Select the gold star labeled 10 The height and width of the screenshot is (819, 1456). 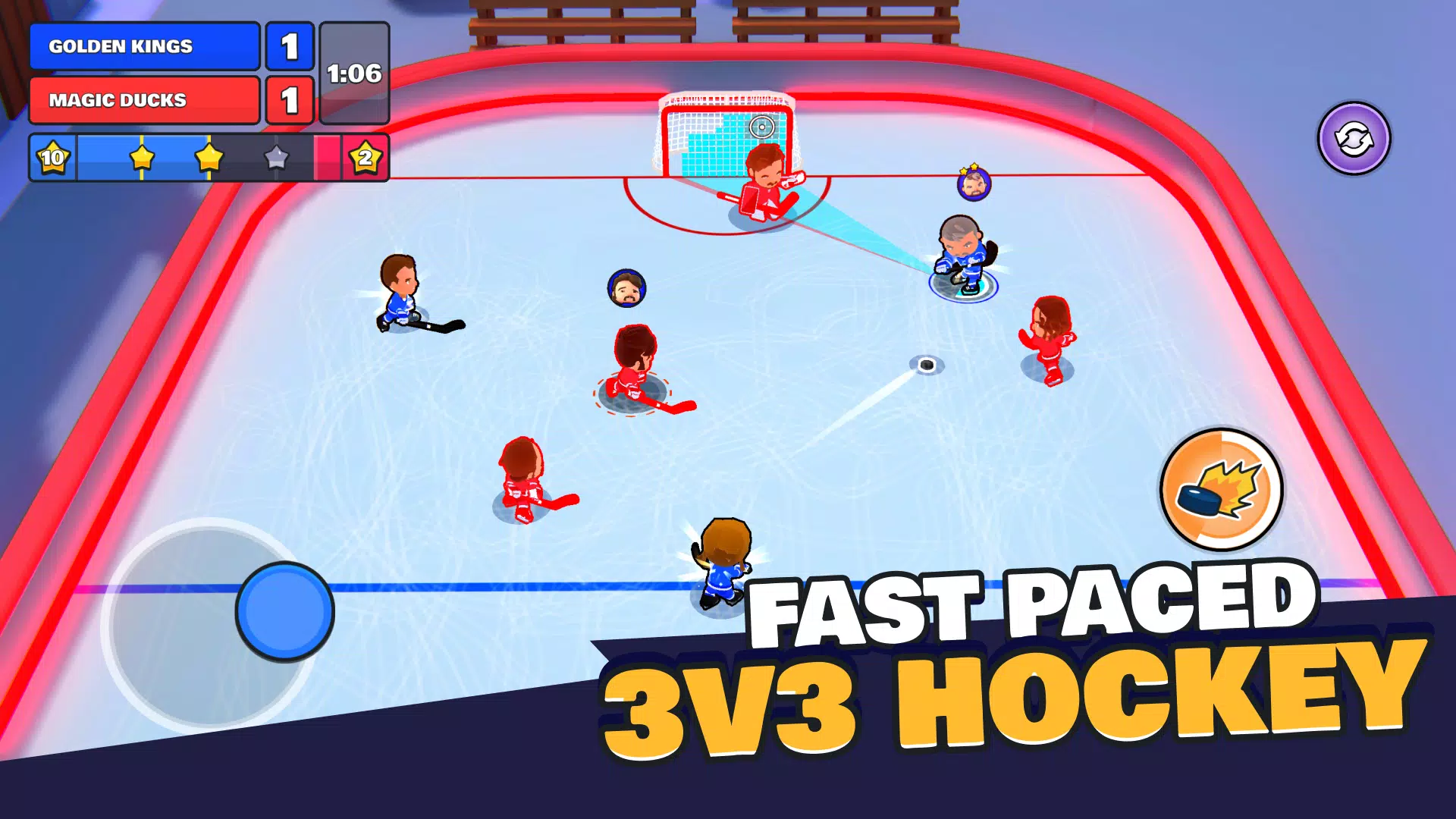(52, 158)
